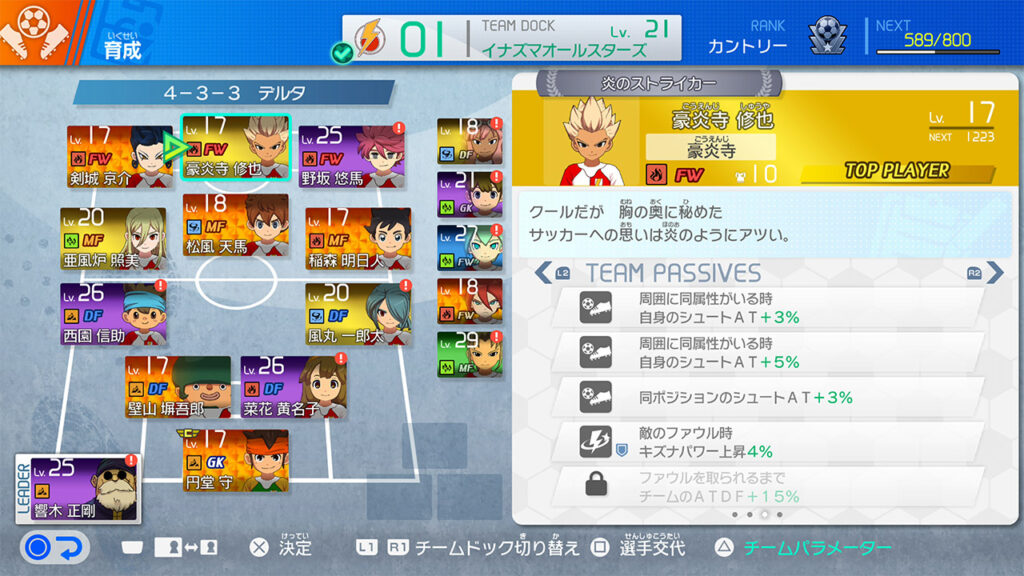Choose goalkeeper 円堂 守 card
The image size is (1024, 576).
click(x=236, y=460)
